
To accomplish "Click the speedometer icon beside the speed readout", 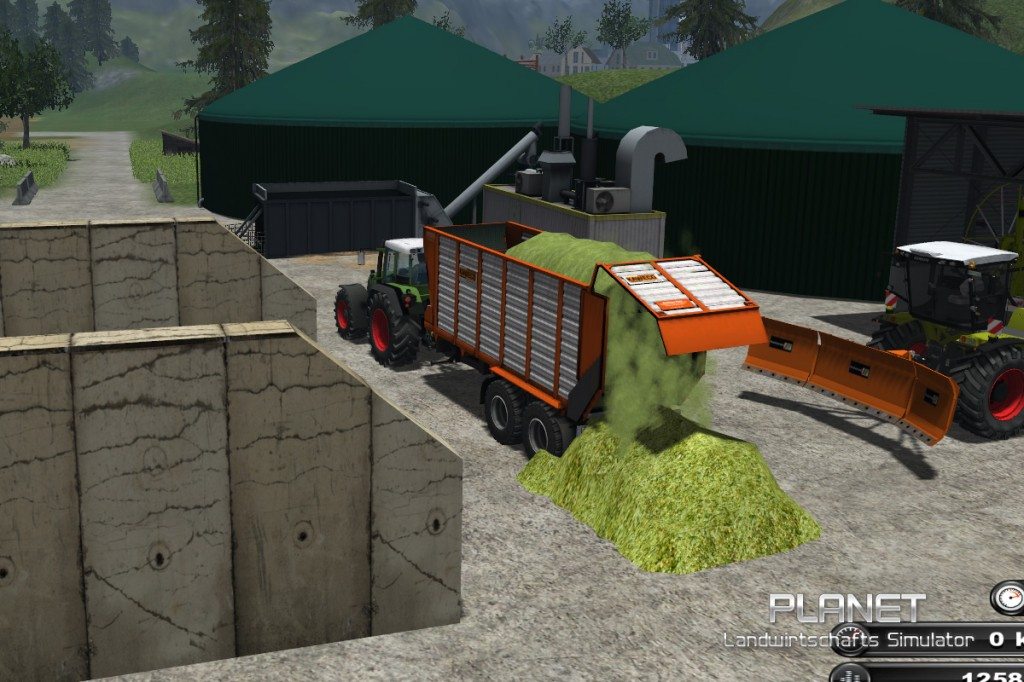I will coord(852,640).
